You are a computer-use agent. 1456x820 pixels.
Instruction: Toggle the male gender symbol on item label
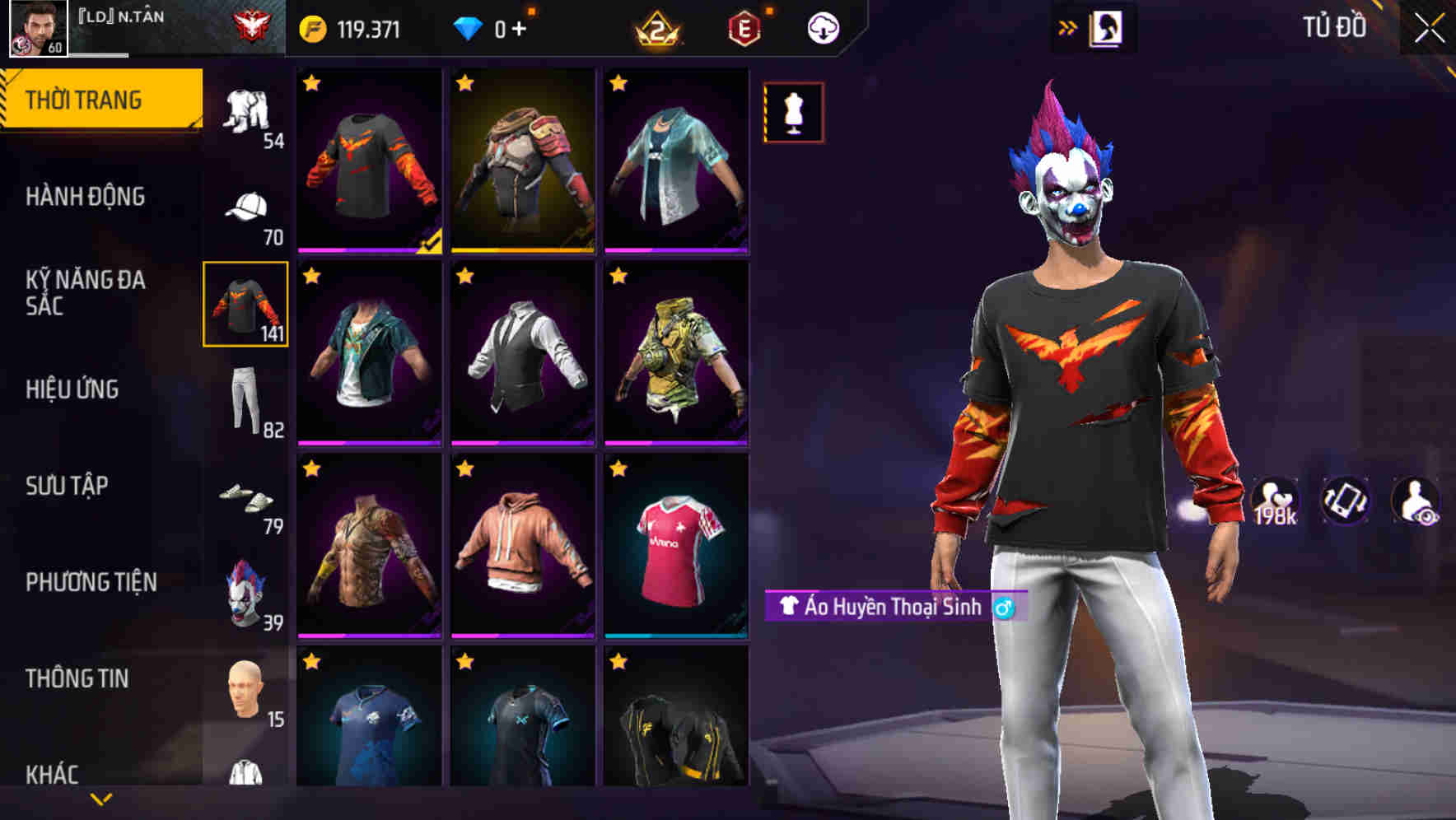pyautogui.click(x=1004, y=609)
